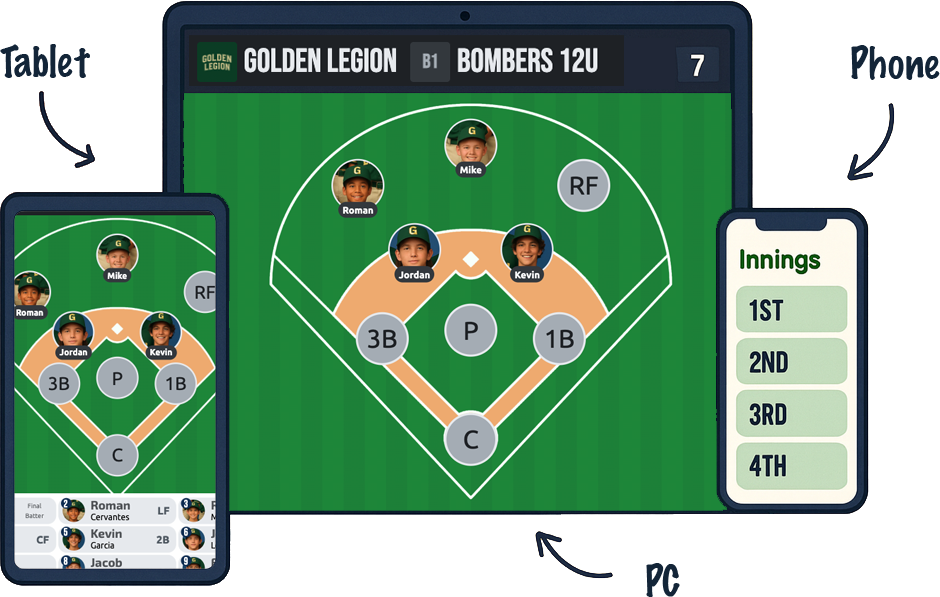The image size is (940, 597).
Task: Pick the C catcher spot on the large screen
Action: (x=470, y=439)
